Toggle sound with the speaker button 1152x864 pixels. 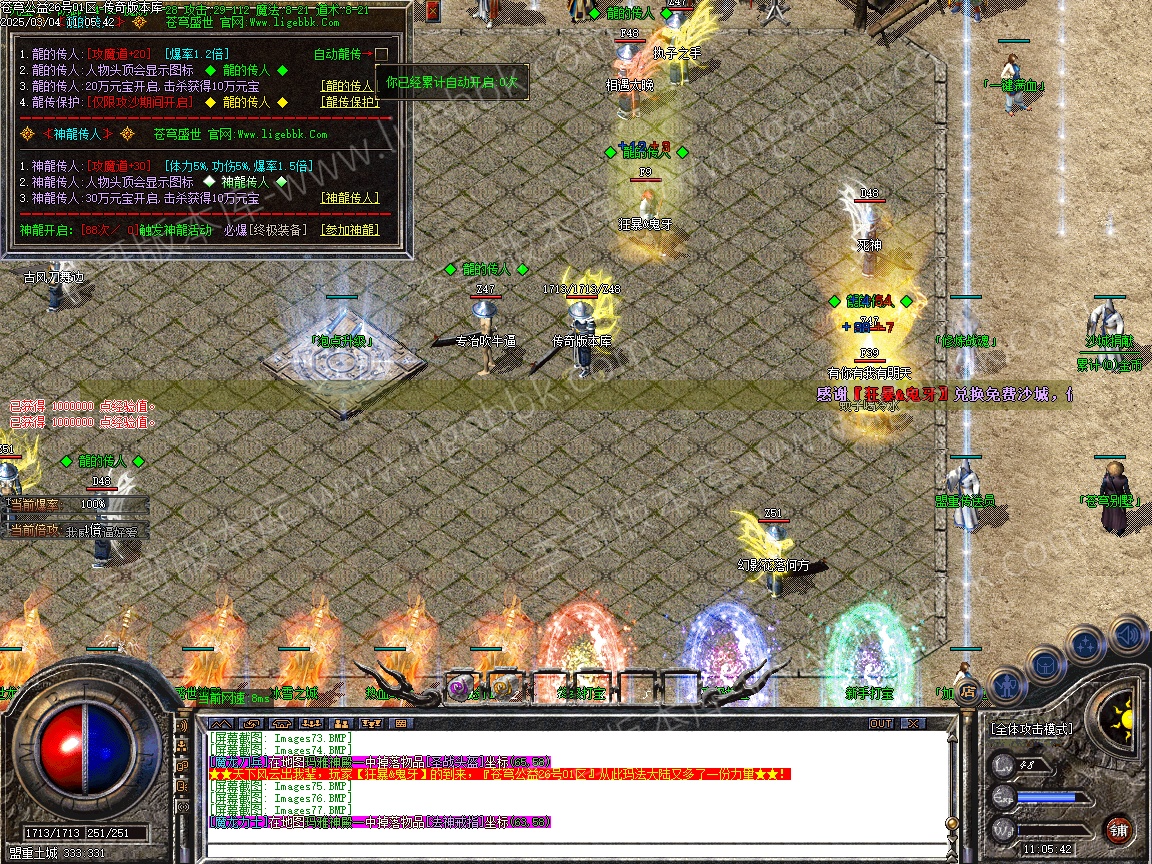(x=1127, y=634)
